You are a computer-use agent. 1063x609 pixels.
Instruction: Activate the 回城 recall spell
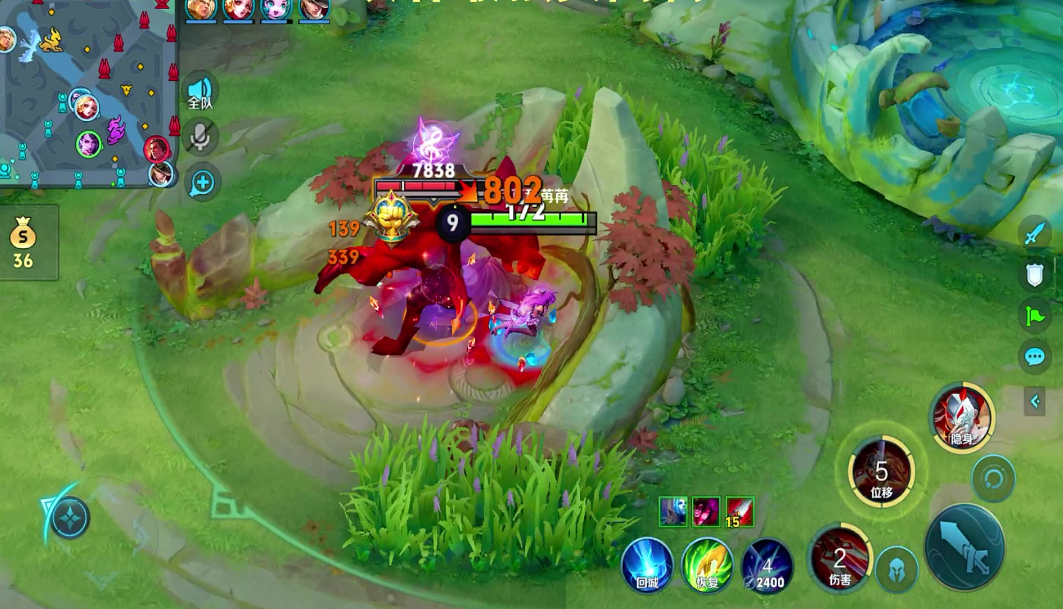(x=647, y=564)
